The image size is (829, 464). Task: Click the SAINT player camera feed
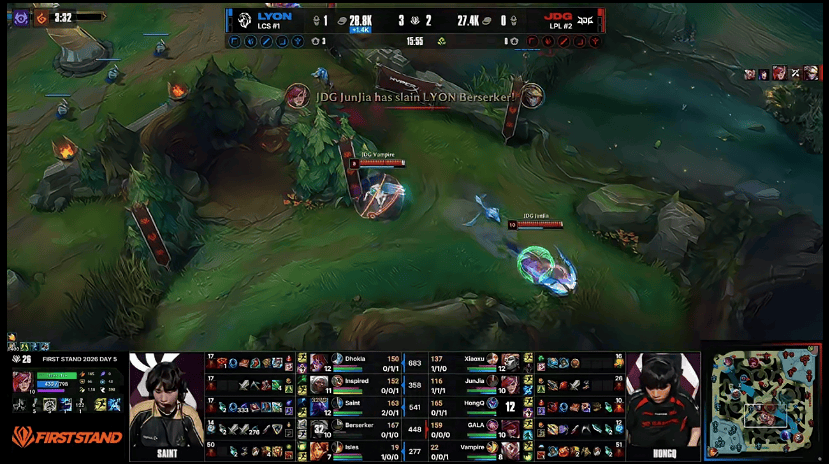pos(165,405)
